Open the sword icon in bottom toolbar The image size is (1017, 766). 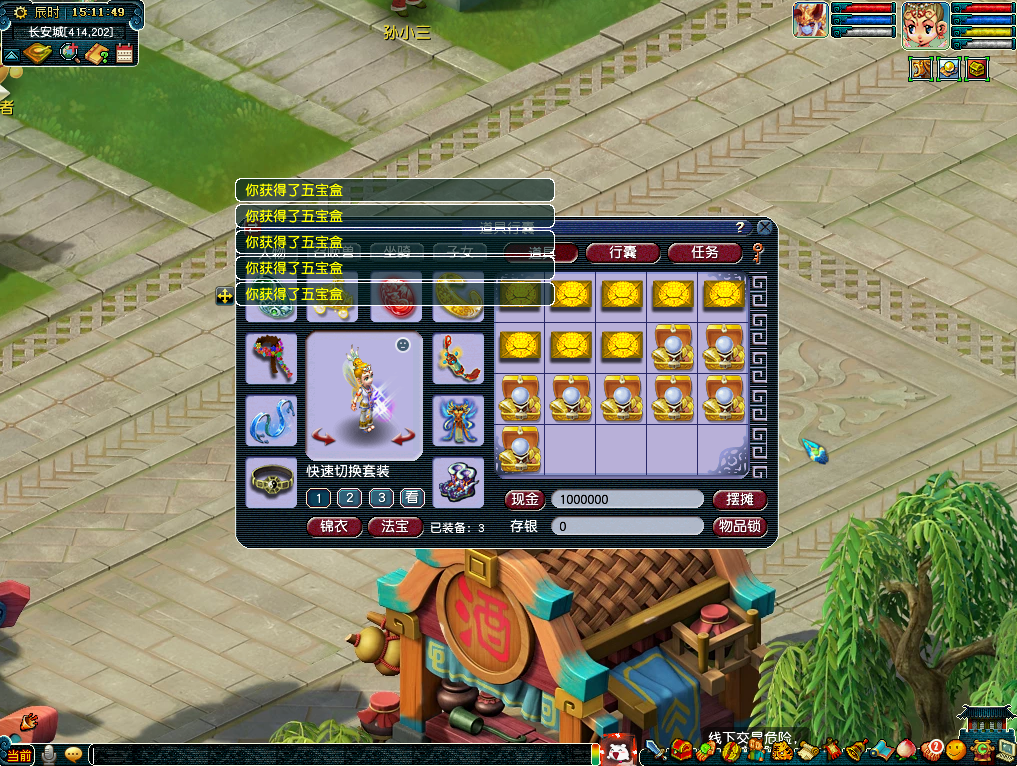656,749
